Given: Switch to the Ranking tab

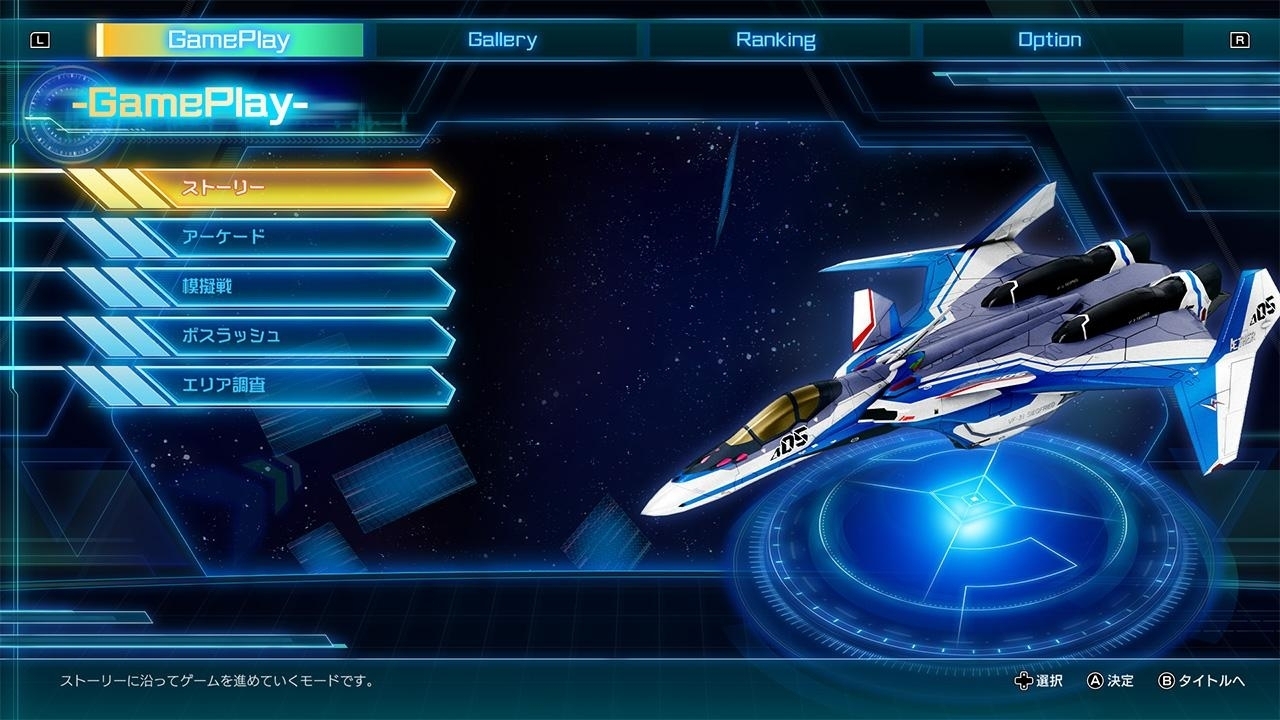Looking at the screenshot, I should (778, 39).
